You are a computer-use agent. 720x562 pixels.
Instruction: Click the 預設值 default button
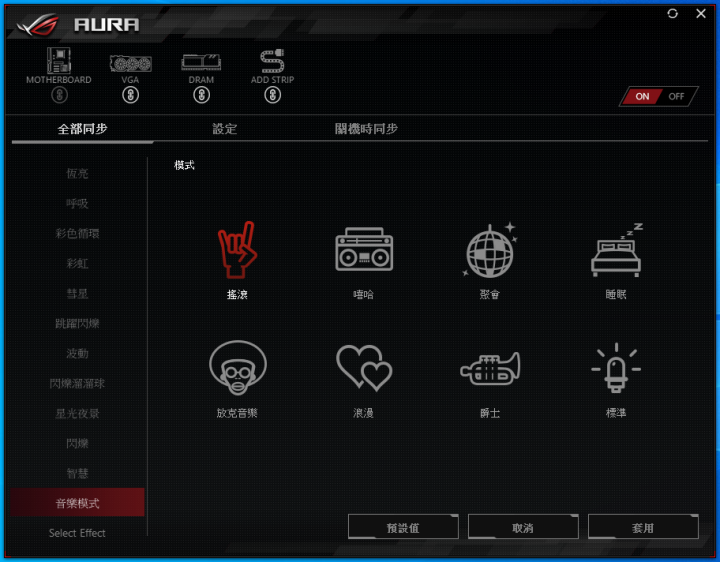point(403,527)
